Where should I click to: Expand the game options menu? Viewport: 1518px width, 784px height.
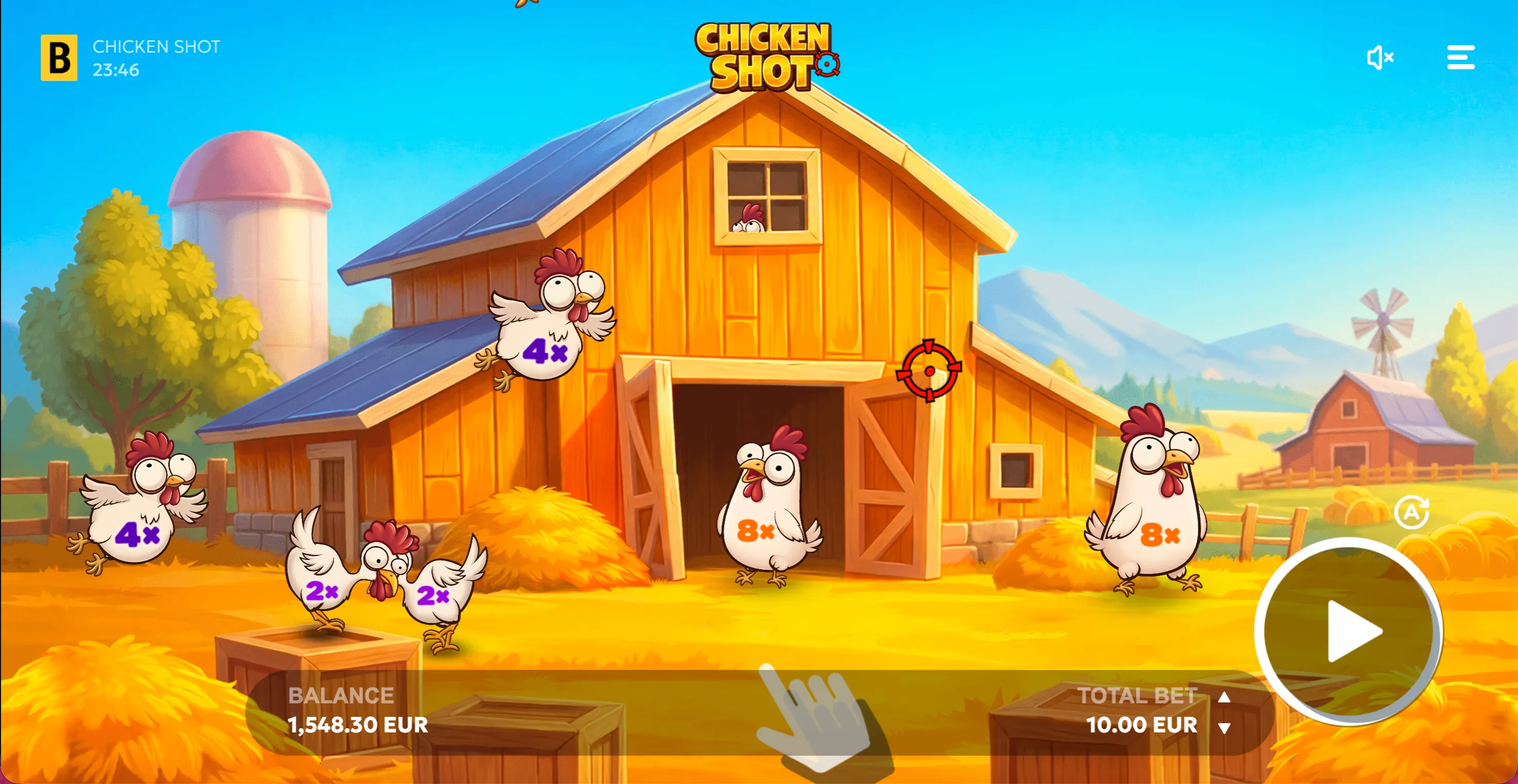coord(1462,57)
